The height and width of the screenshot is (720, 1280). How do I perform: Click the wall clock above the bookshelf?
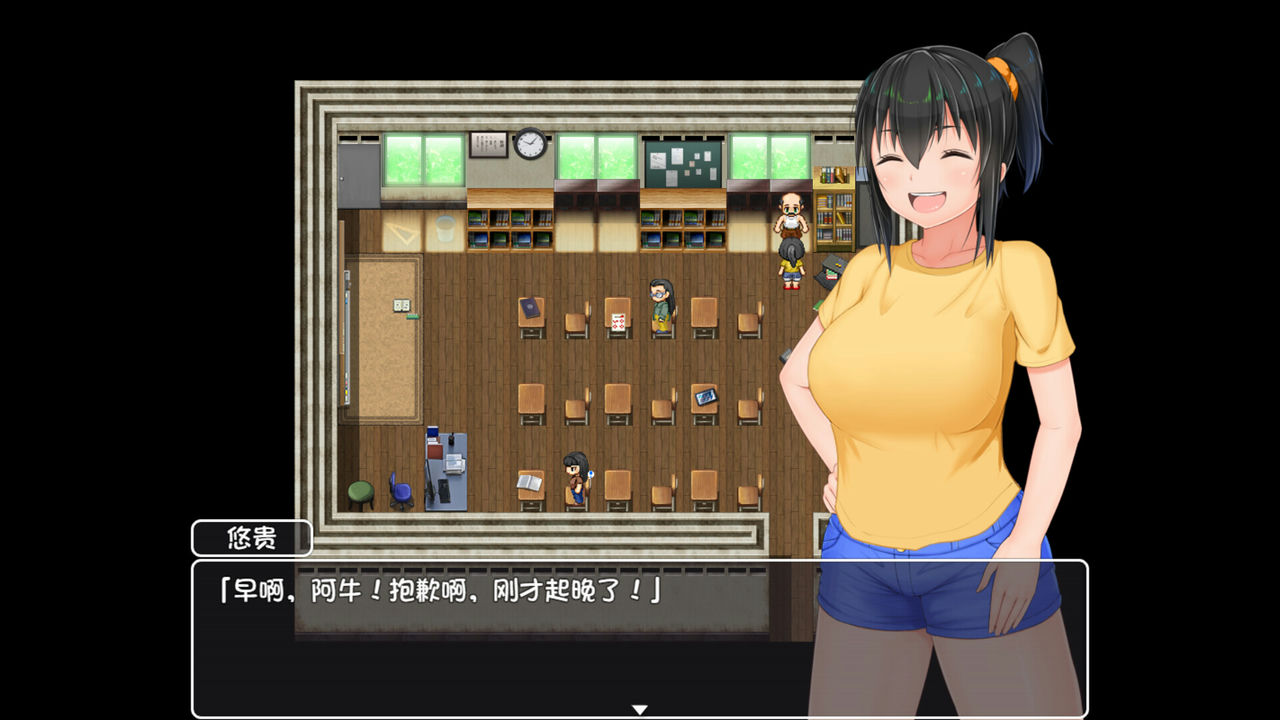530,145
